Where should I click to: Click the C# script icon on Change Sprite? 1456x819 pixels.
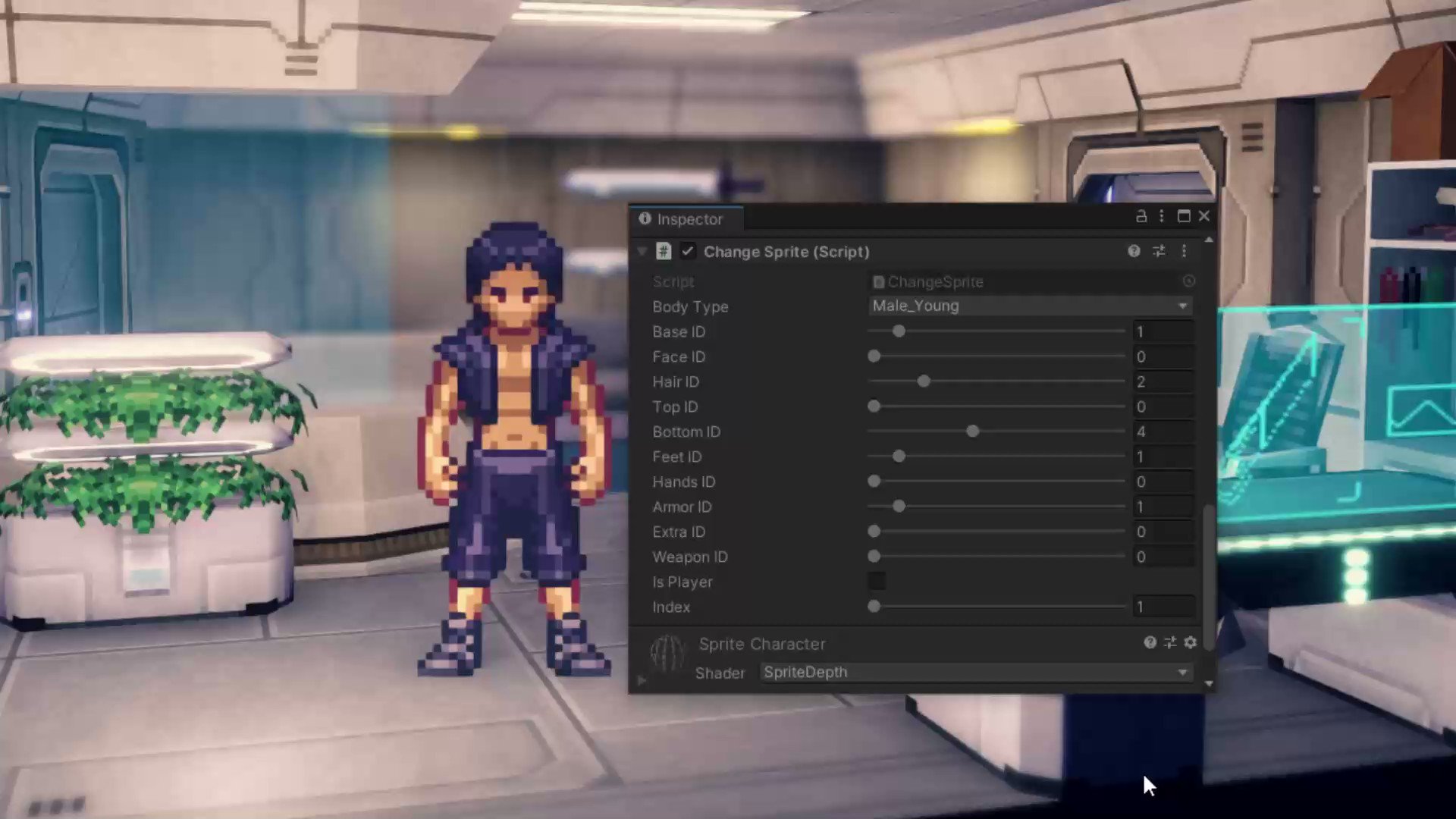[x=664, y=251]
